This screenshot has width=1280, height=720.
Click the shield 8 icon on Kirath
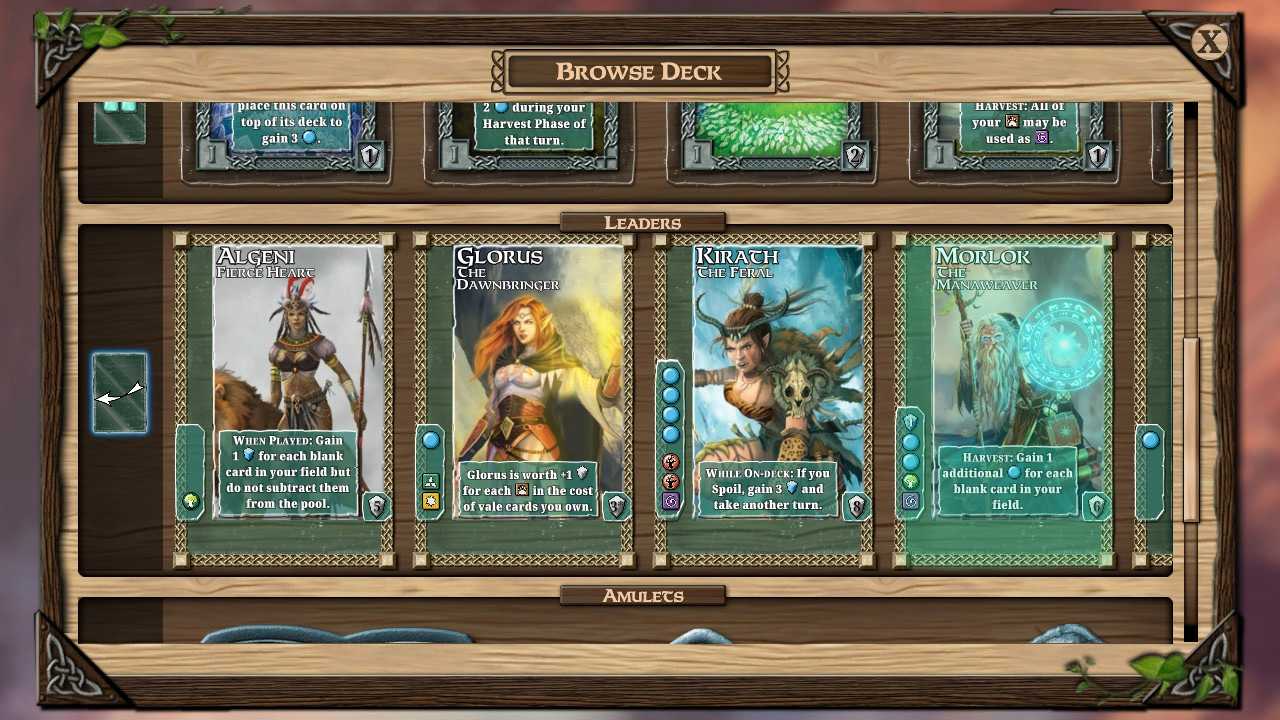(857, 507)
